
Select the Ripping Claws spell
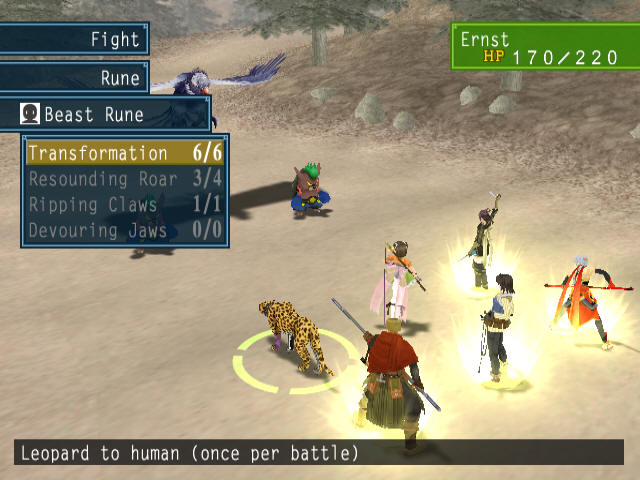click(125, 205)
